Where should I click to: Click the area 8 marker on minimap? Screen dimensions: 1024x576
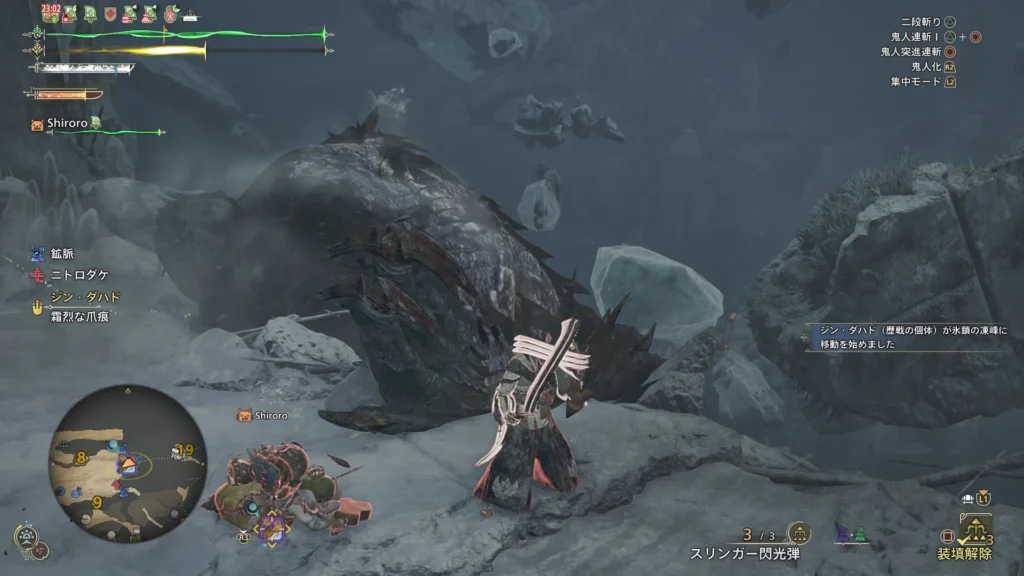pos(82,458)
